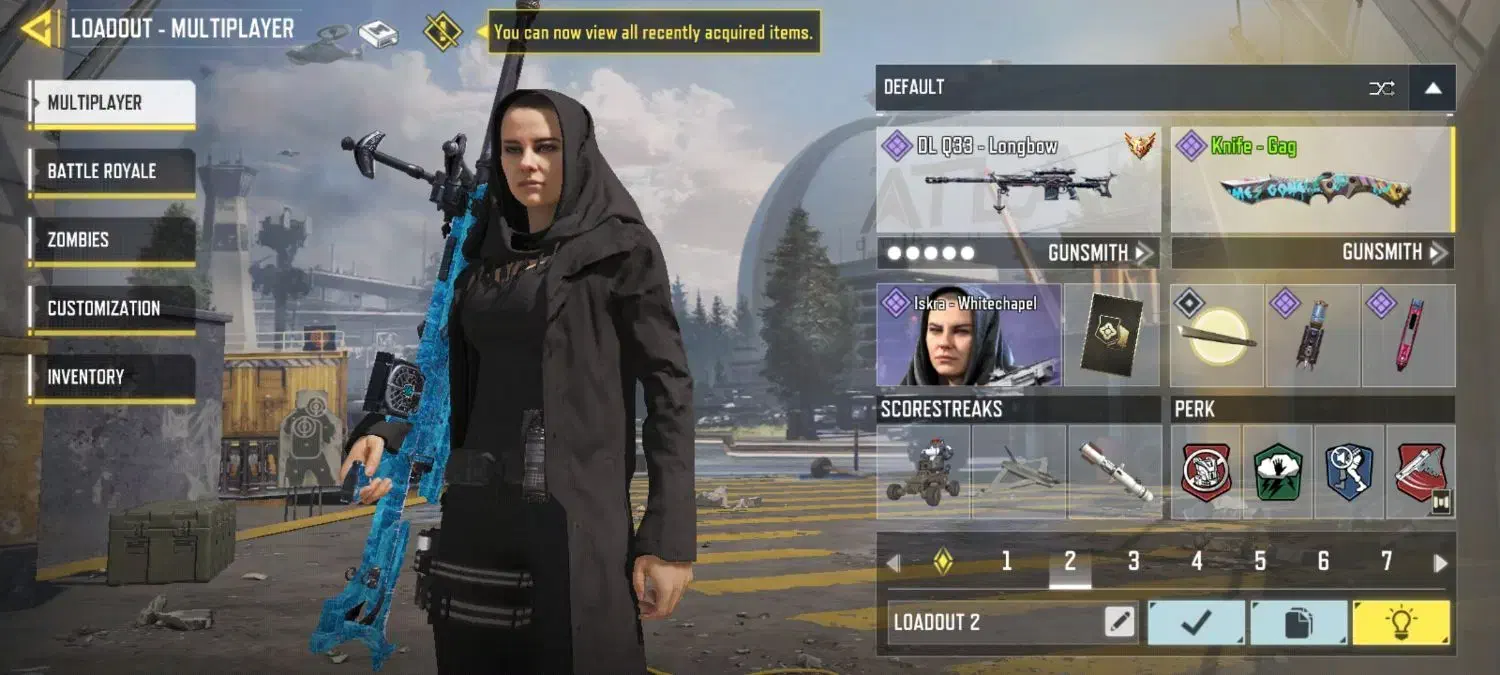The height and width of the screenshot is (675, 1500).
Task: Open the RC car scorestreak slot
Action: coord(923,471)
